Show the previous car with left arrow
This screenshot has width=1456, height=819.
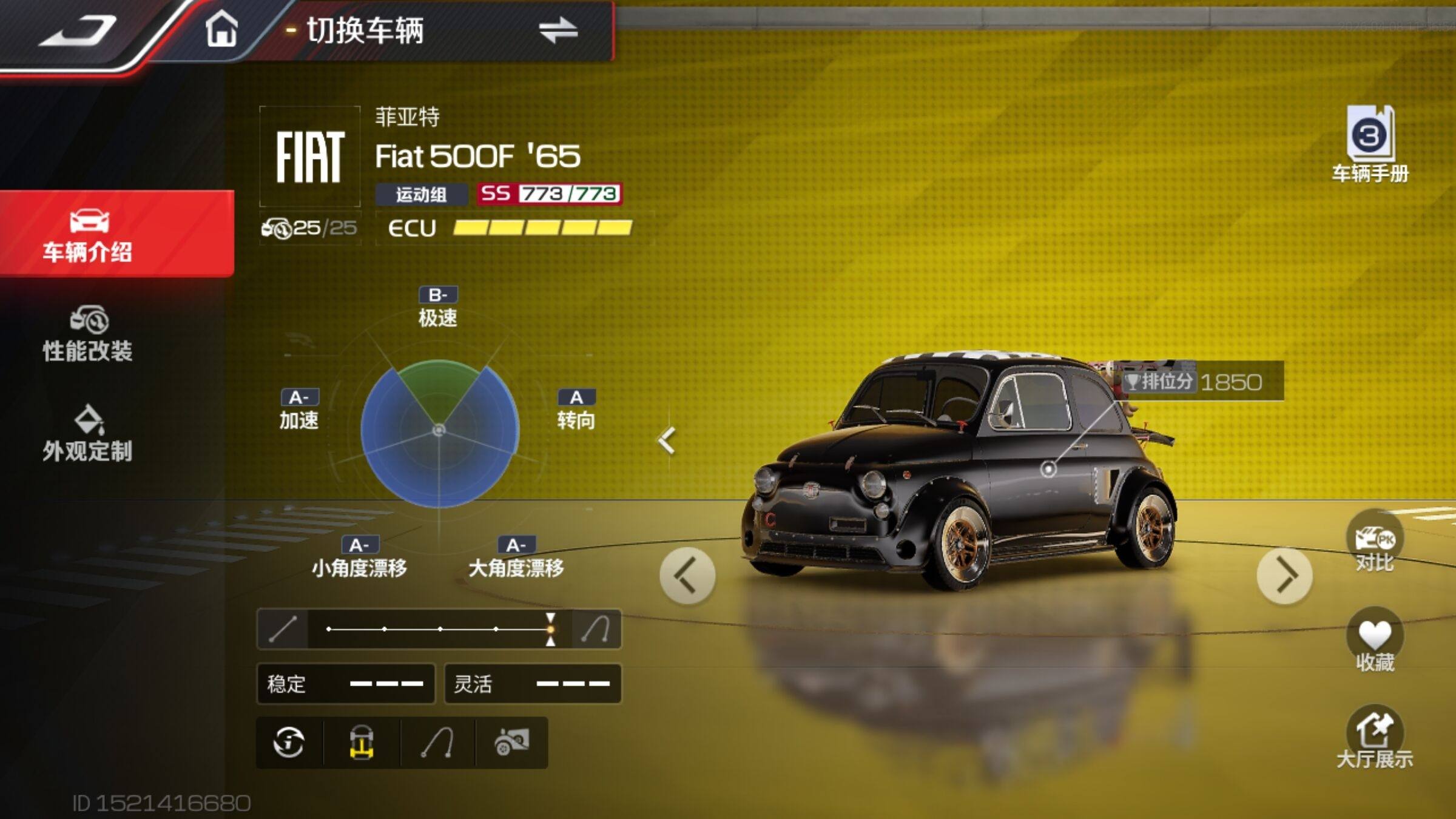tap(687, 576)
